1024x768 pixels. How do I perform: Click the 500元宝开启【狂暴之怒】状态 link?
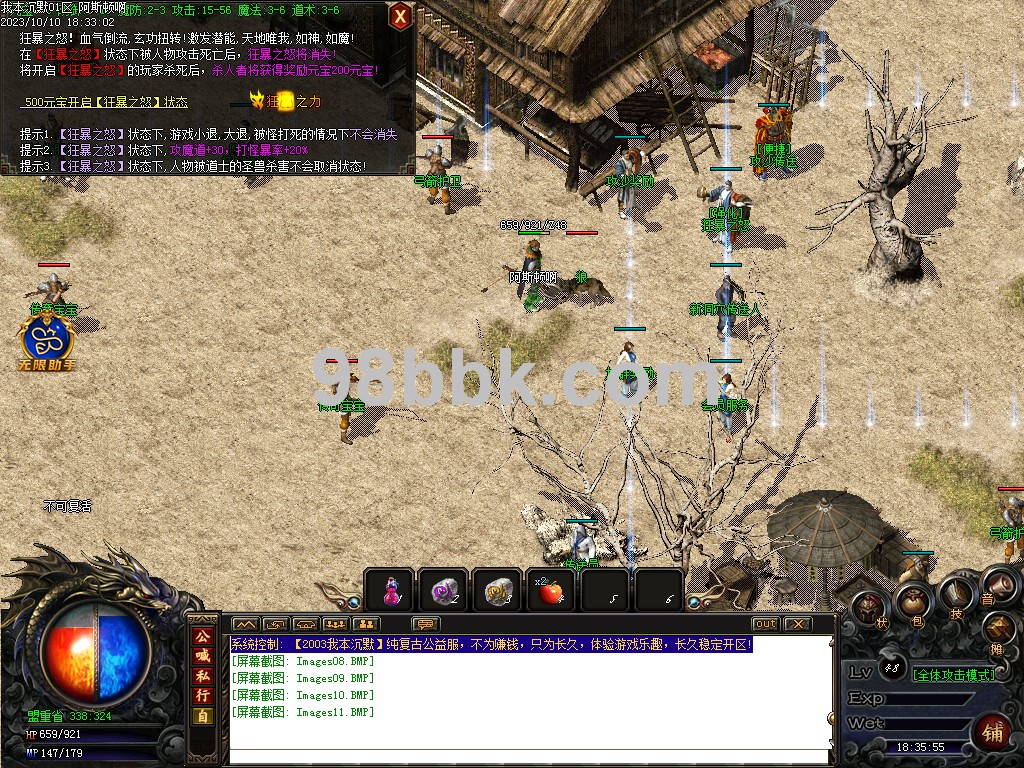click(x=106, y=102)
